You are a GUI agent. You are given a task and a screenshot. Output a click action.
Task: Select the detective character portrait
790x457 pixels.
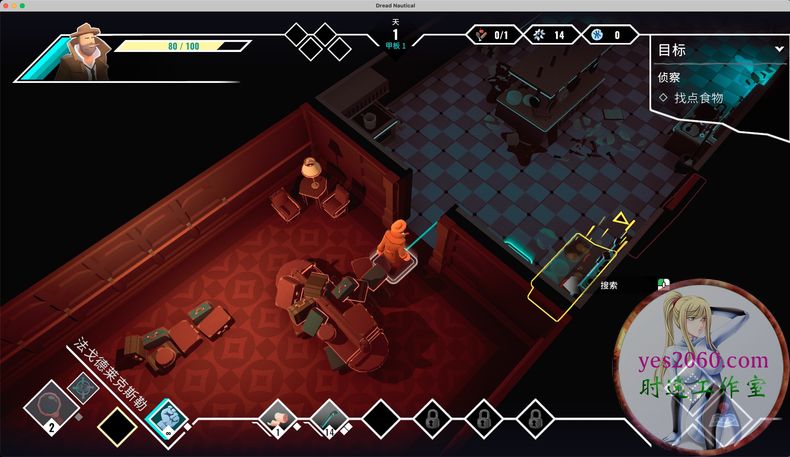(78, 55)
